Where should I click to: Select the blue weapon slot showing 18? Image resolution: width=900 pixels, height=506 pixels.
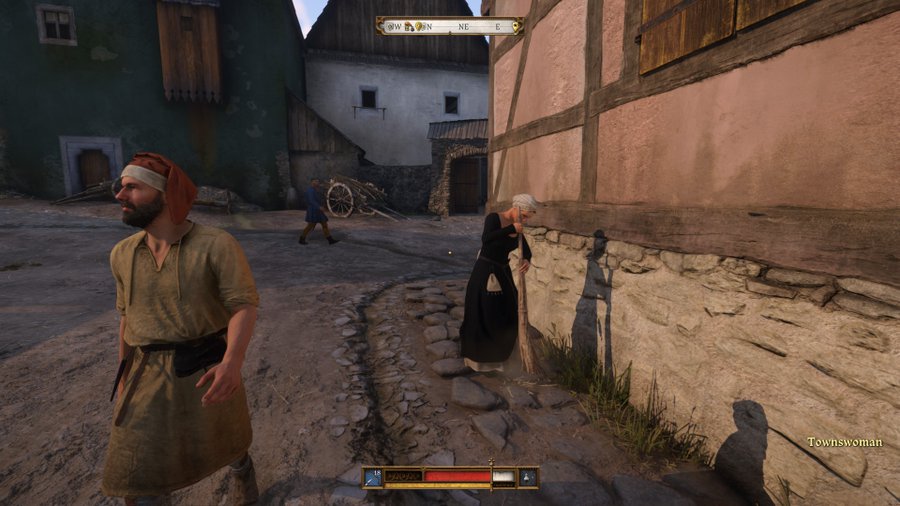(373, 477)
